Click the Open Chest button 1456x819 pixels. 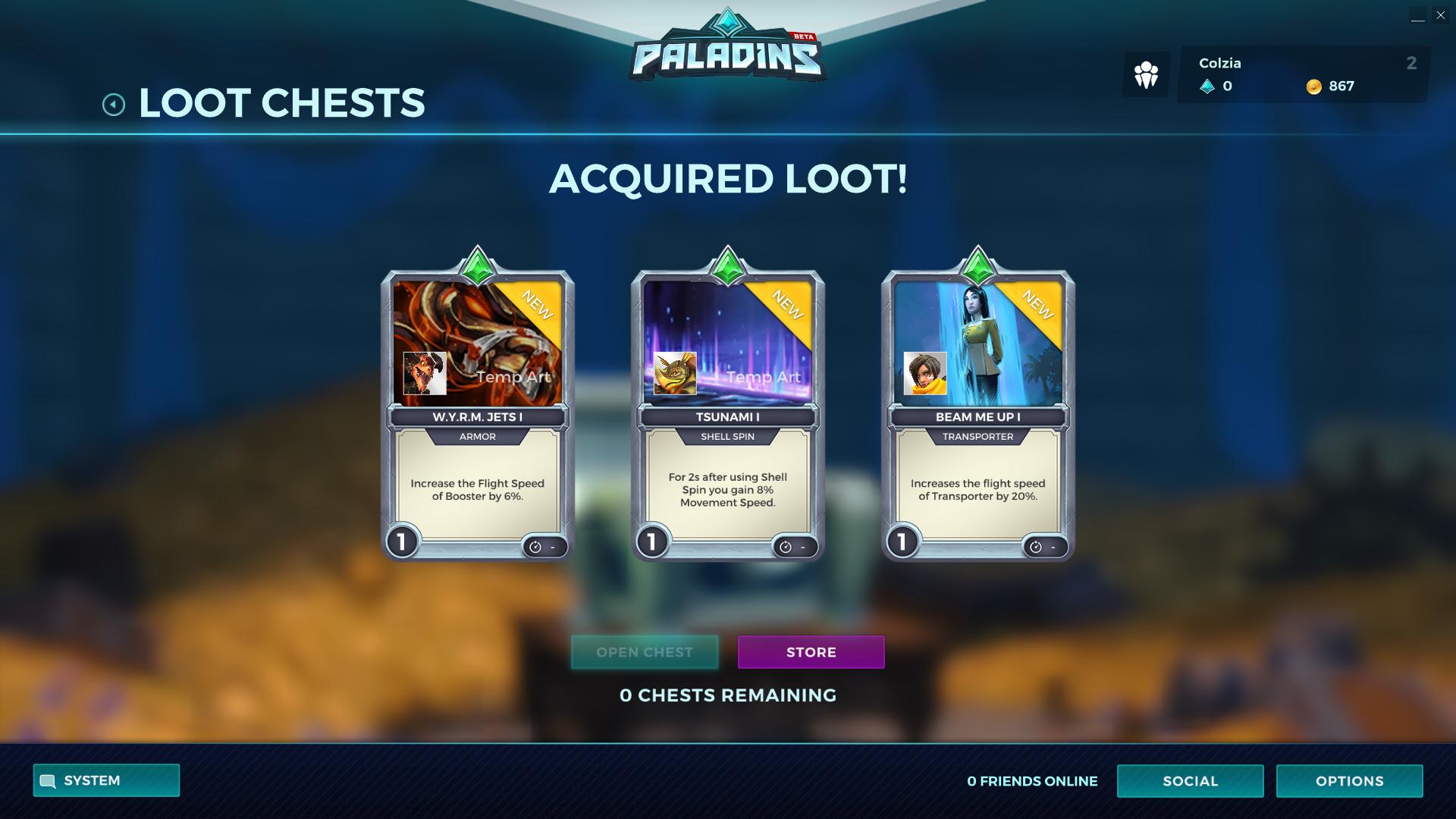[644, 652]
